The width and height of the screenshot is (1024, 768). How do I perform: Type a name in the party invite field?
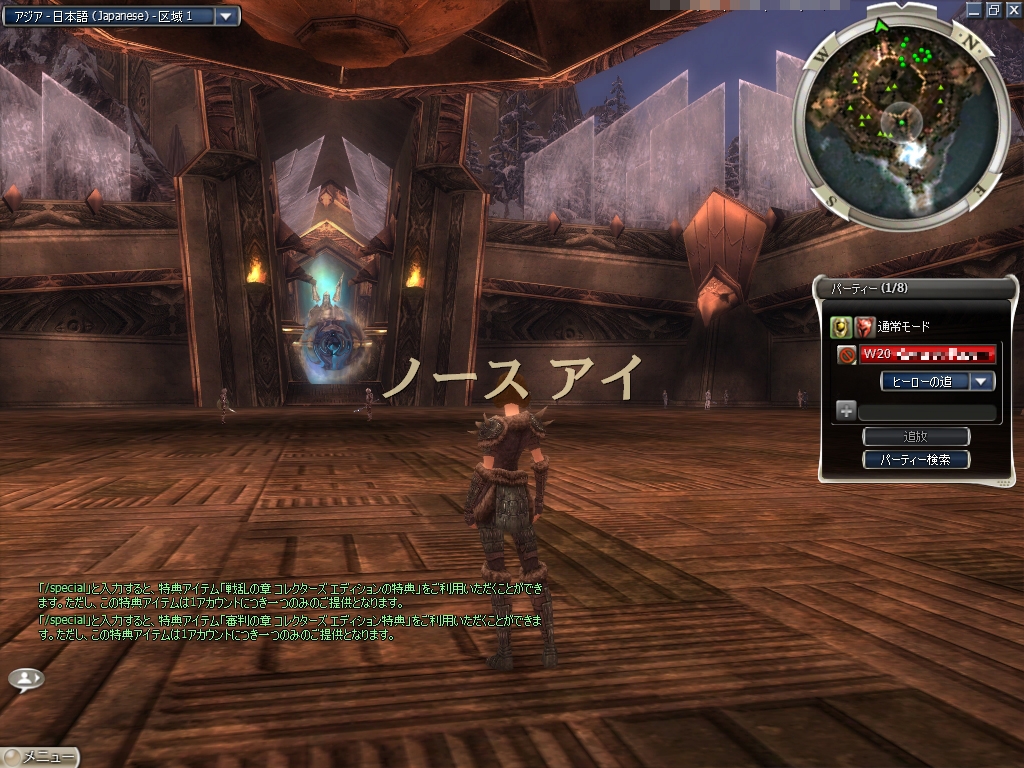927,411
